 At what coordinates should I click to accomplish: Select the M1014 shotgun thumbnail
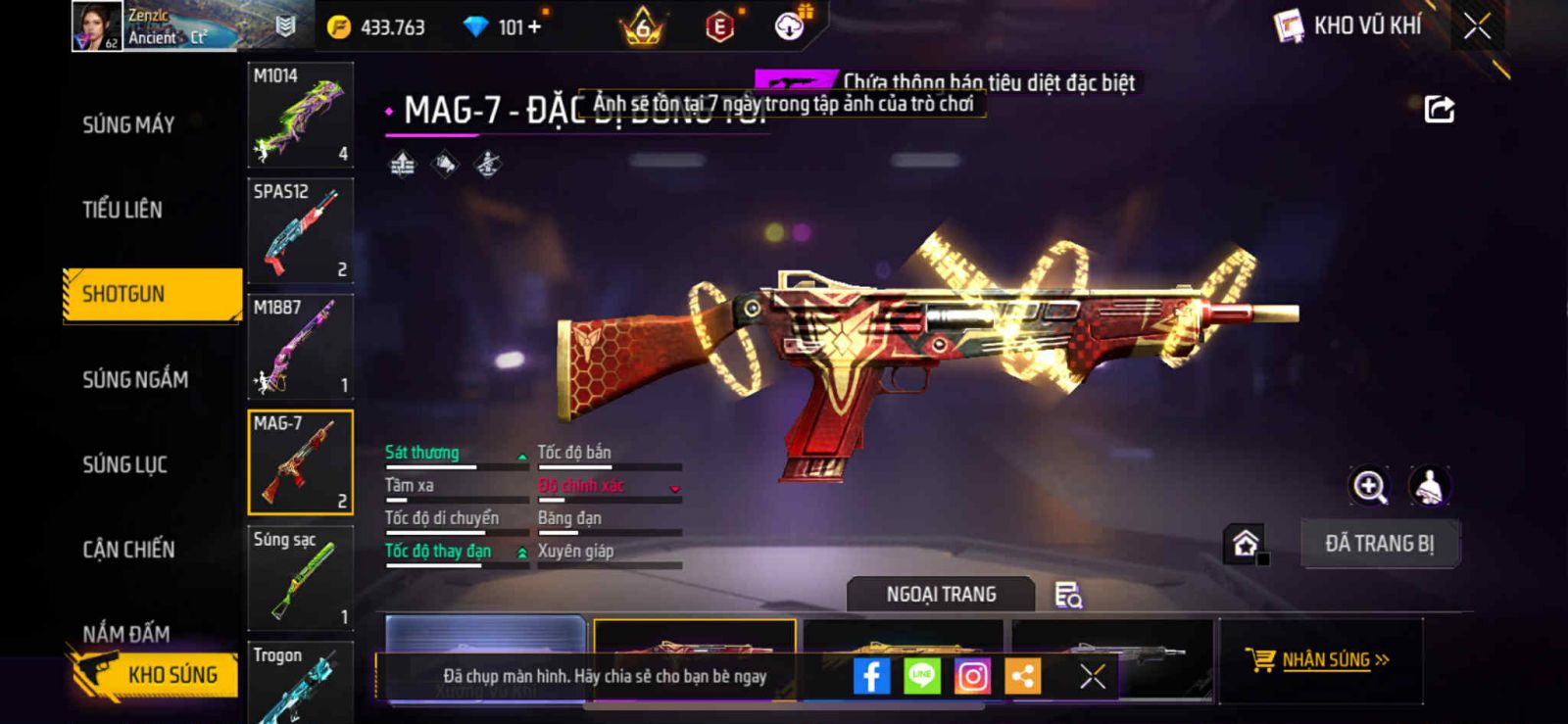300,115
